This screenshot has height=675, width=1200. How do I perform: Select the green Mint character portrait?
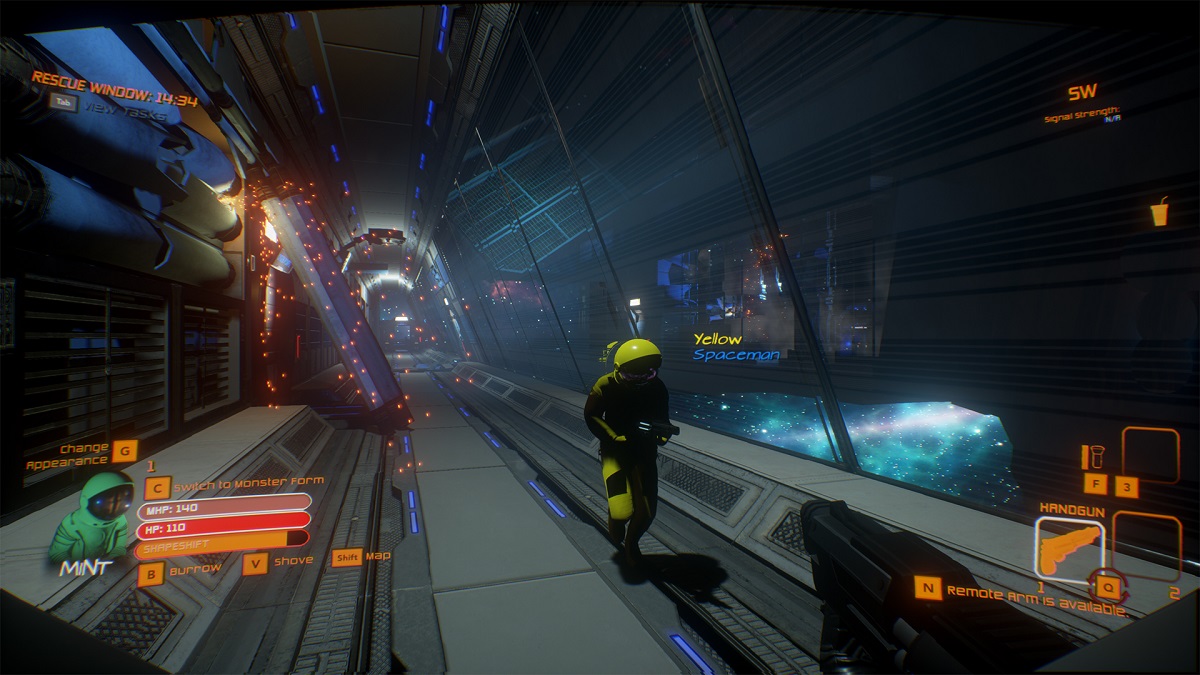click(92, 518)
